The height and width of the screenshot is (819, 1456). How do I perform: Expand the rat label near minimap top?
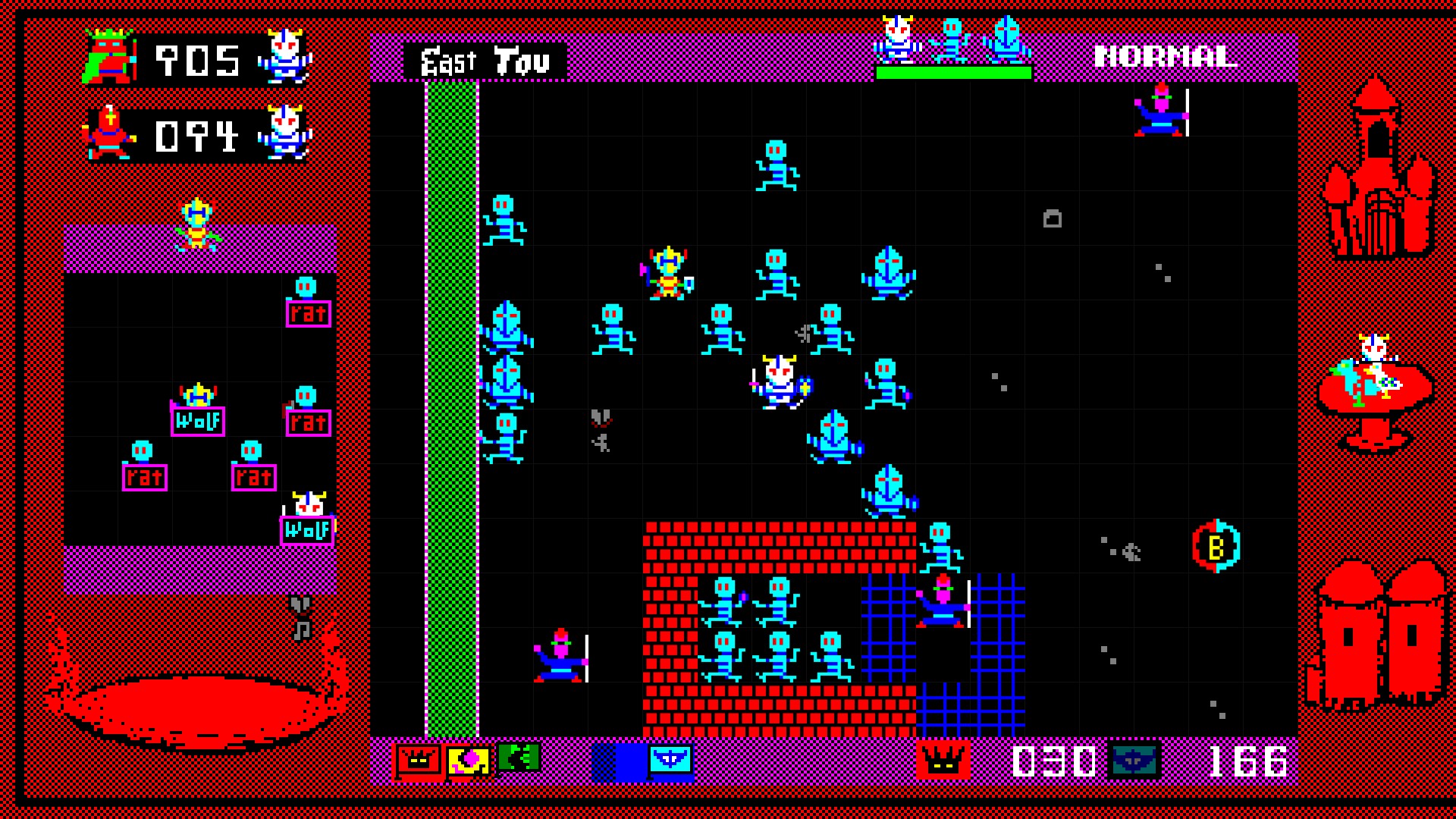[x=306, y=313]
